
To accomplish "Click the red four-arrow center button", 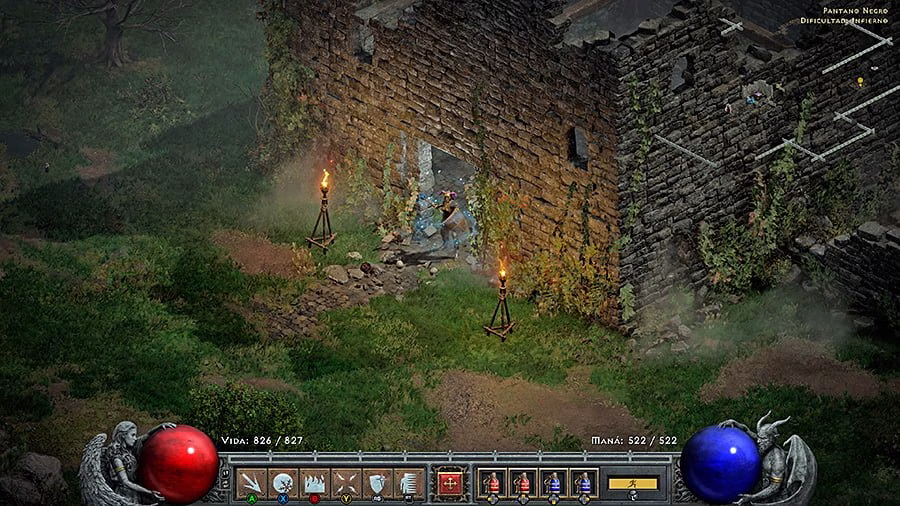I will pyautogui.click(x=450, y=483).
